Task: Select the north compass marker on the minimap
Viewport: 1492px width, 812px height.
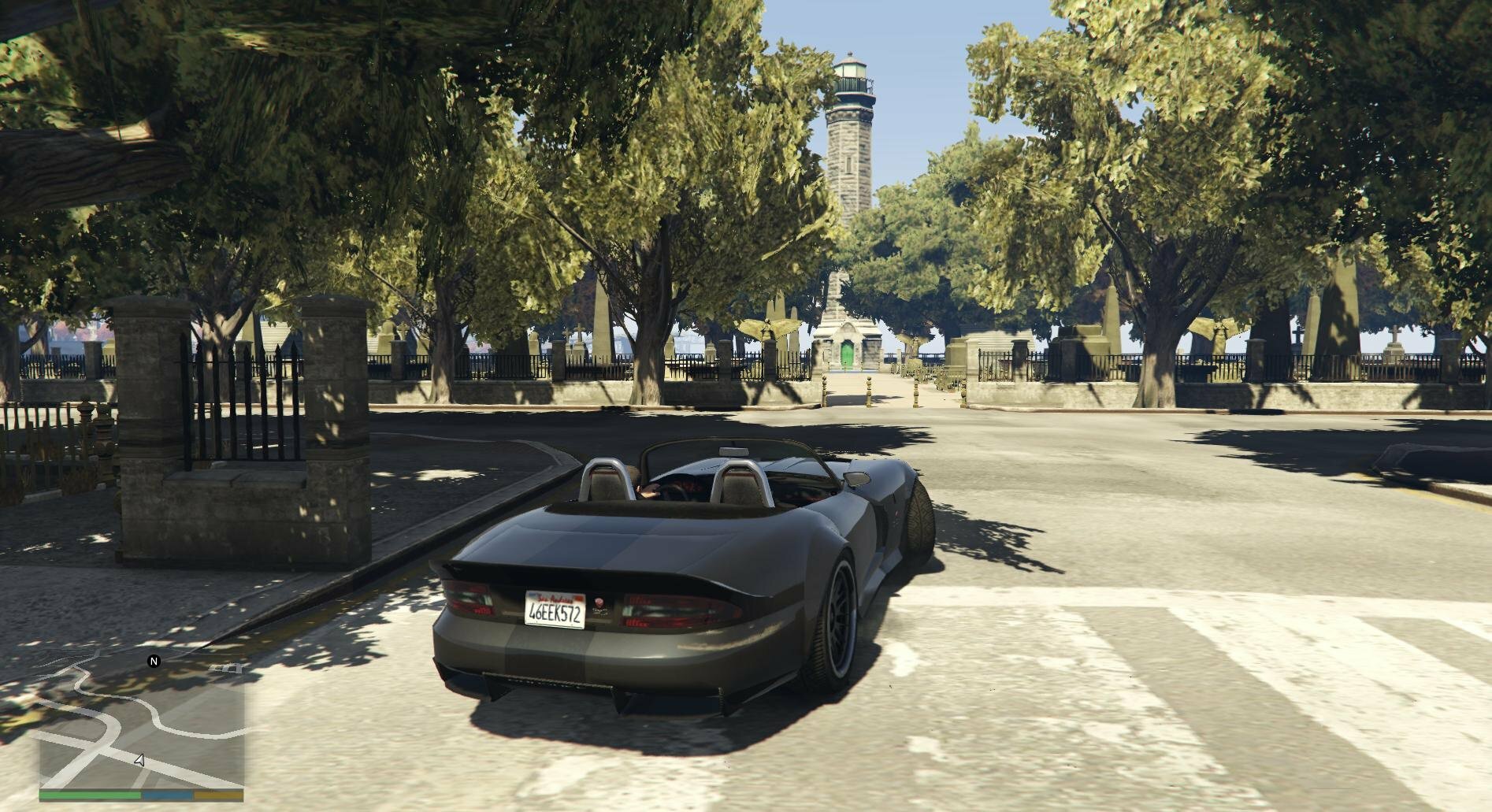Action: (x=154, y=662)
